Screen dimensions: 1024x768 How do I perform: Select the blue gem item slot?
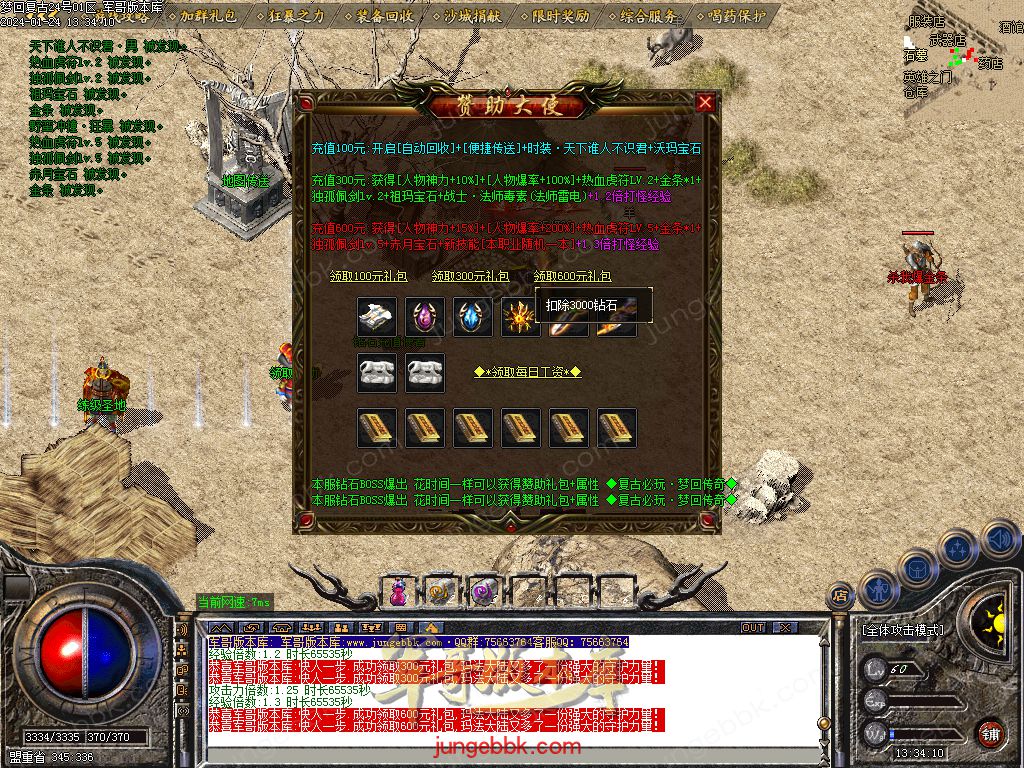[473, 317]
